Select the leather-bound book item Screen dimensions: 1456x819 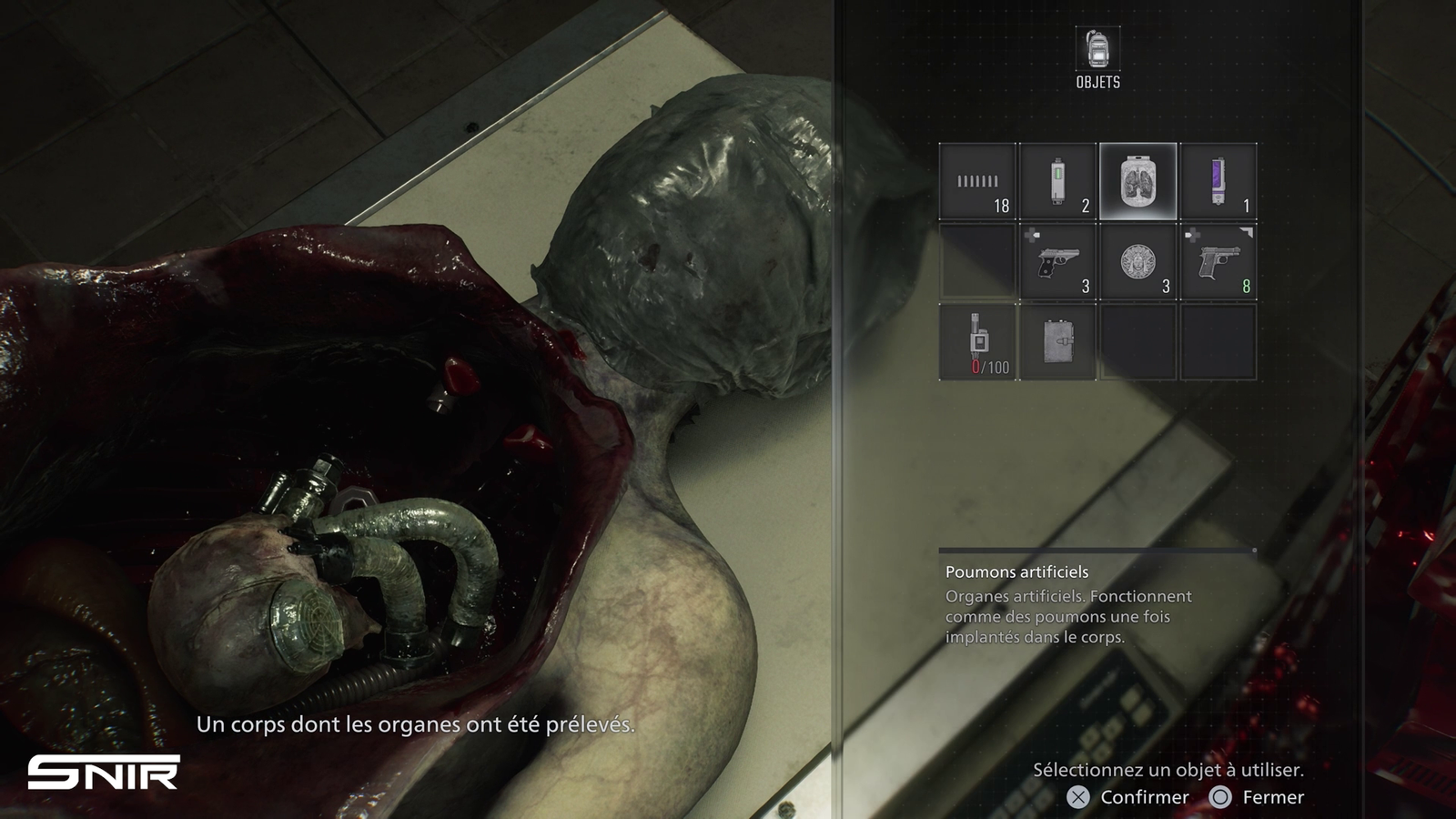1057,342
